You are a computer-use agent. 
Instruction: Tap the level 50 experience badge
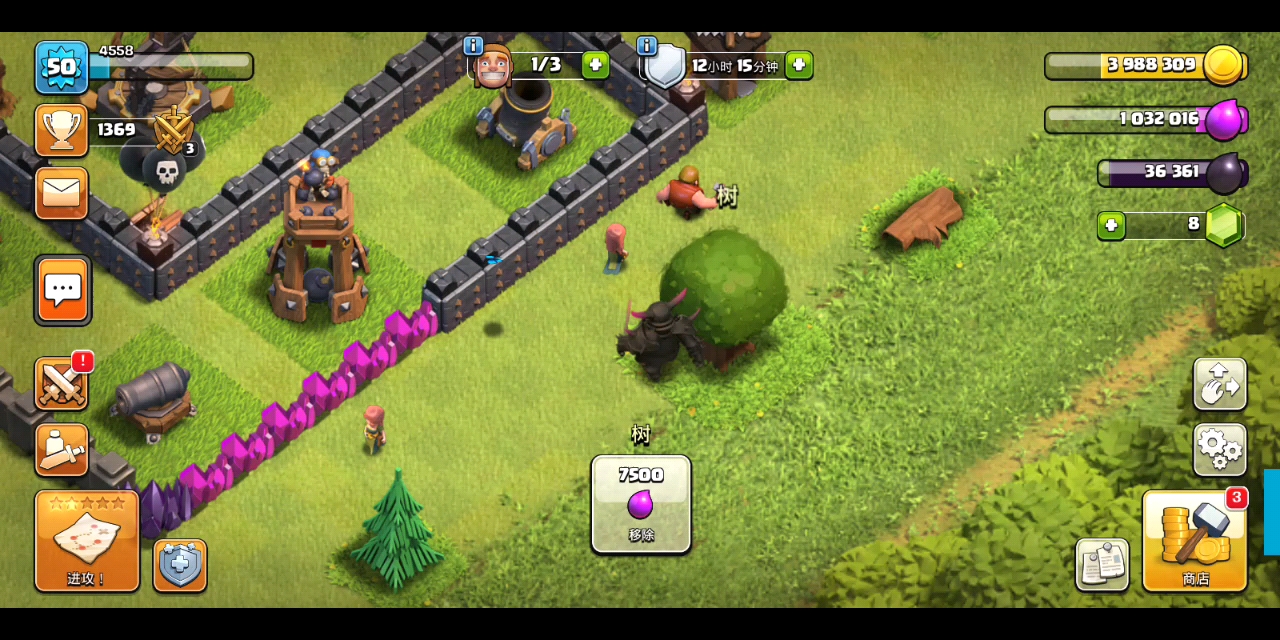pos(61,67)
